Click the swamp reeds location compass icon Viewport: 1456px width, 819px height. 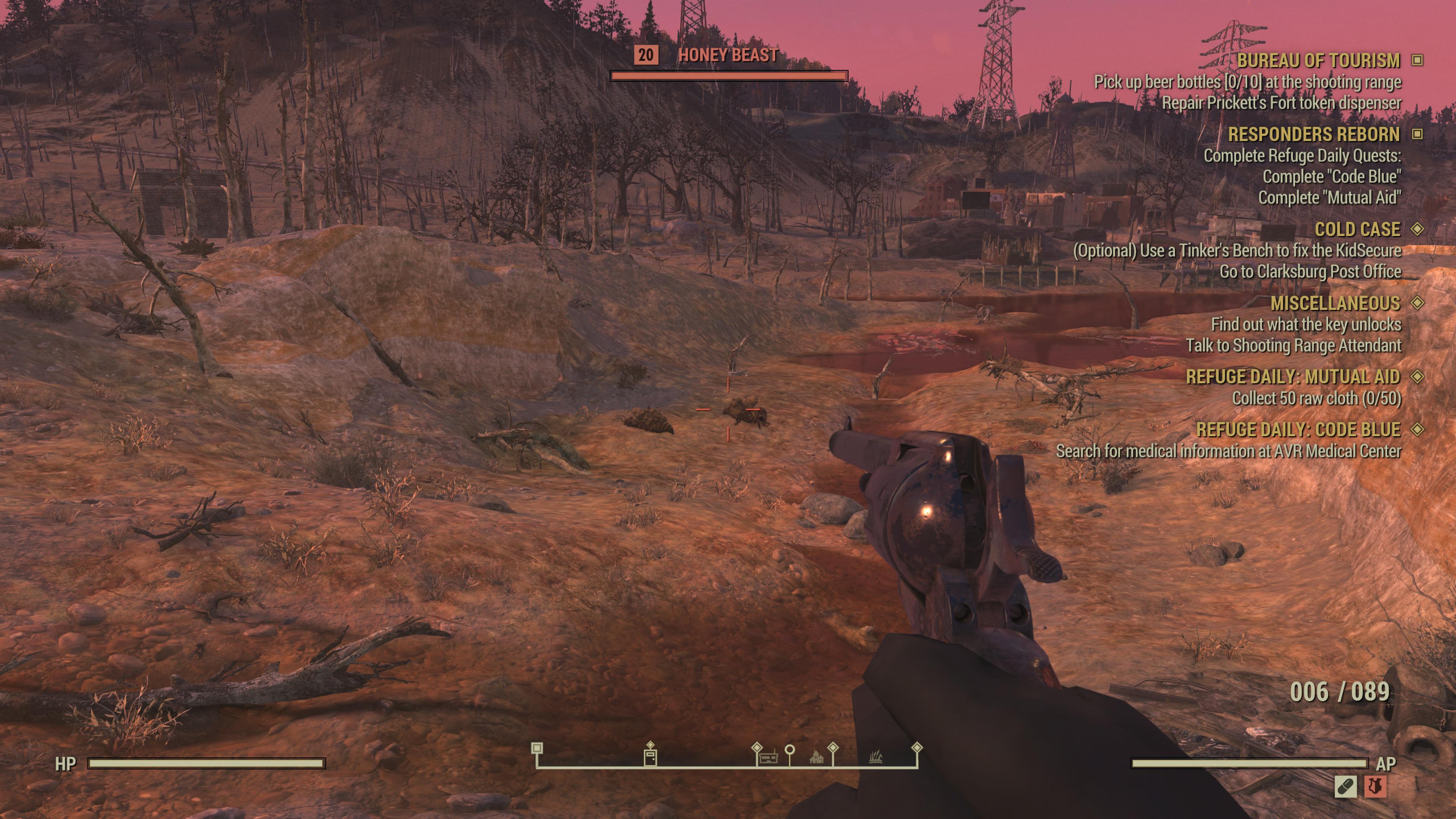[875, 757]
